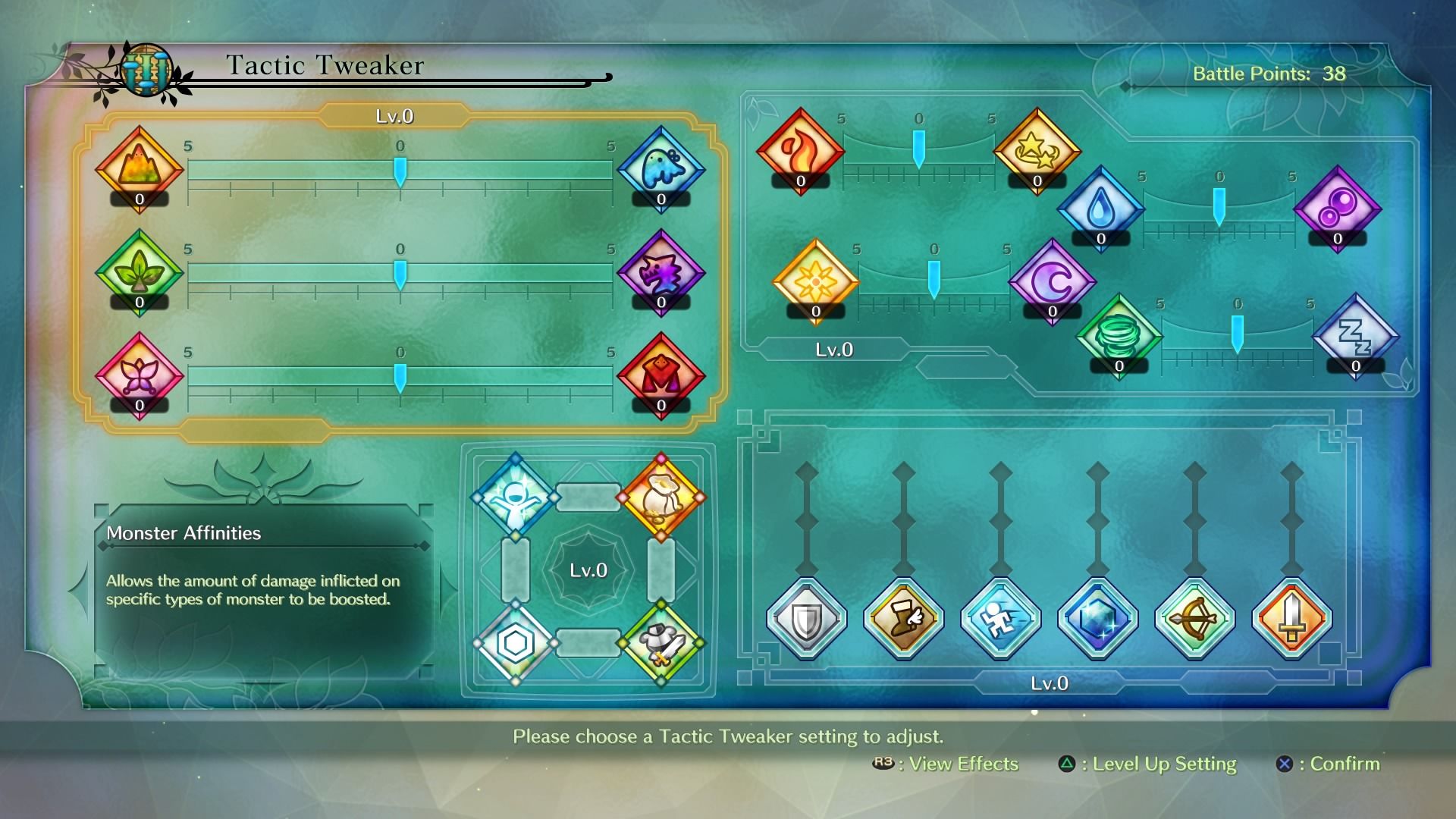Select the blue gem icon
The height and width of the screenshot is (819, 1456).
click(1097, 617)
